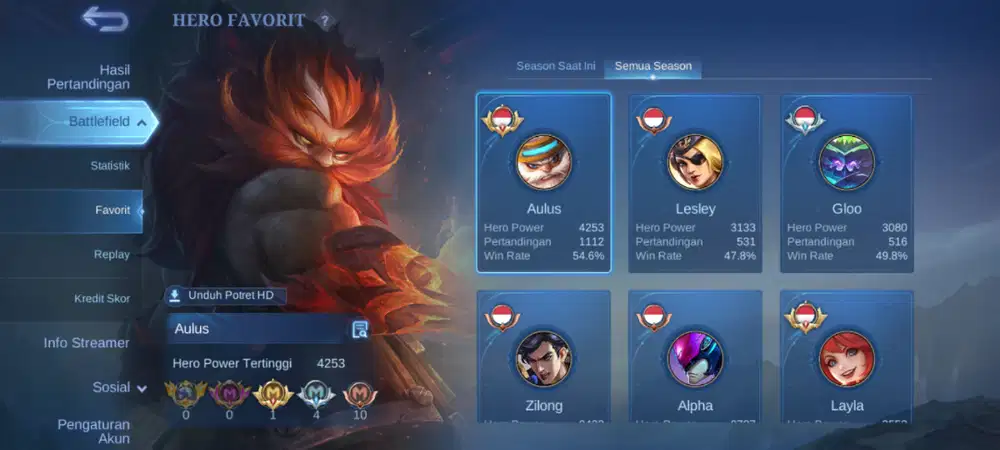Select the Lesley hero card

[695, 182]
